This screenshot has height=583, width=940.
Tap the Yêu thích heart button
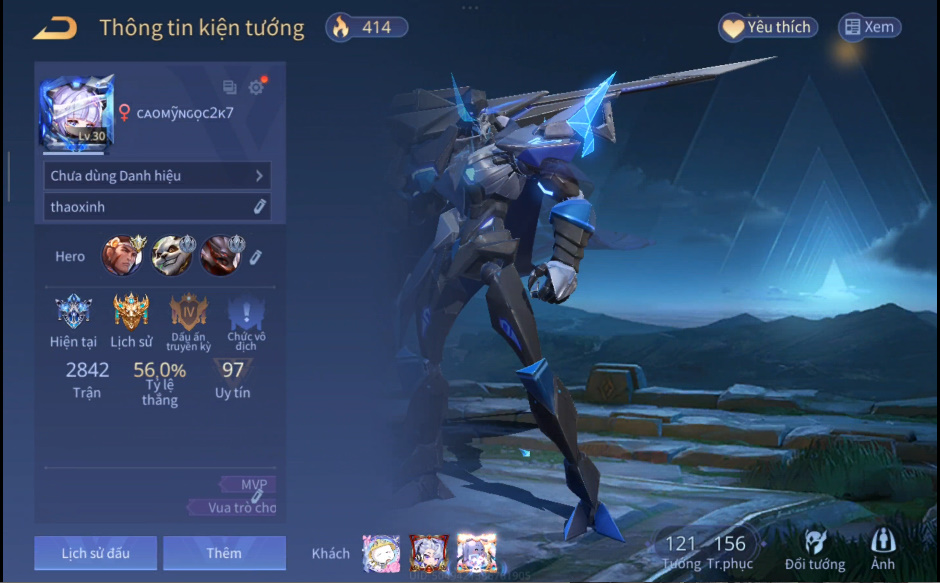768,27
